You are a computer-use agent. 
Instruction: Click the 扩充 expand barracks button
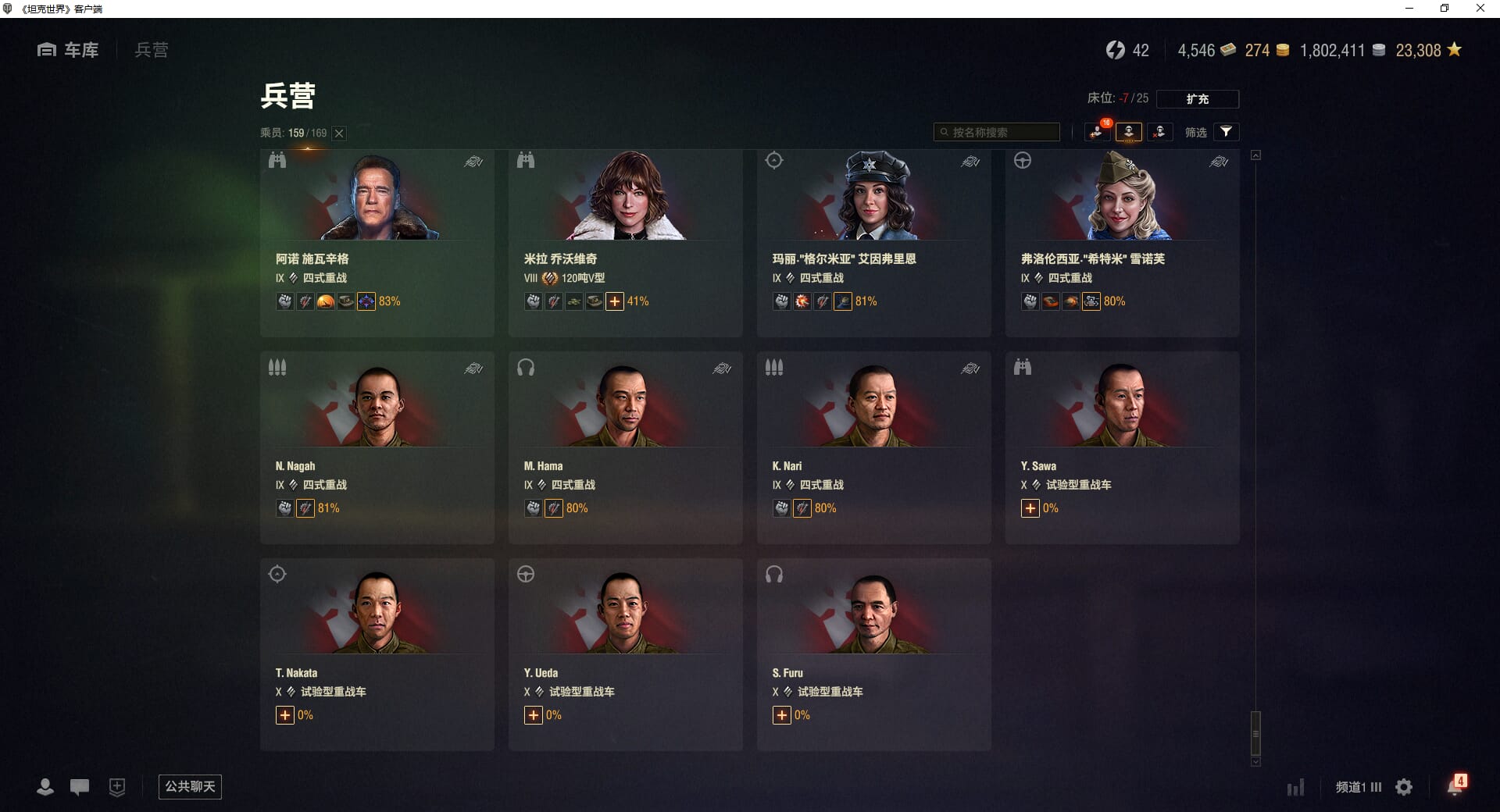[1197, 99]
